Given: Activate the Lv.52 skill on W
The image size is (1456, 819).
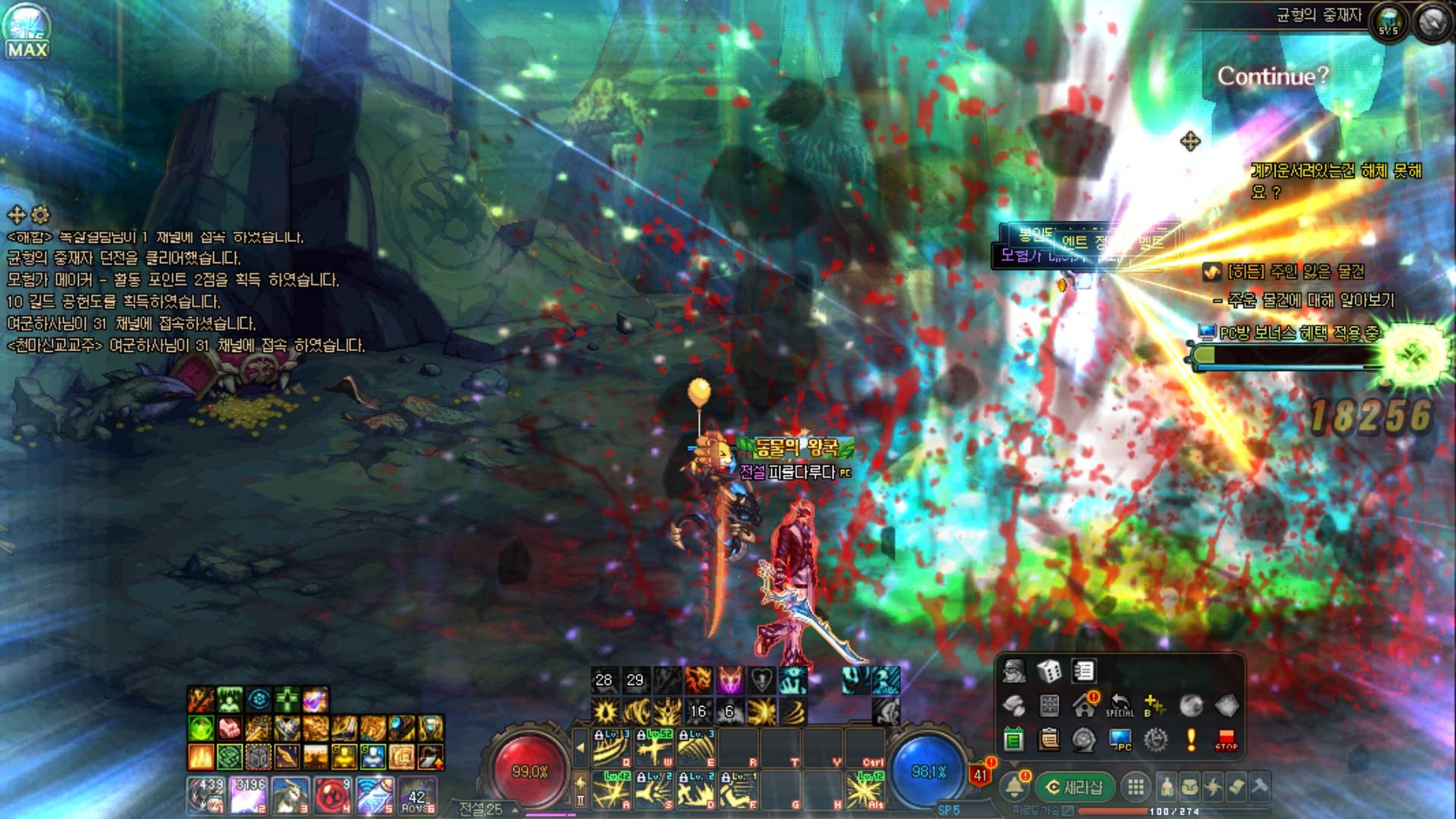Looking at the screenshot, I should point(654,749).
